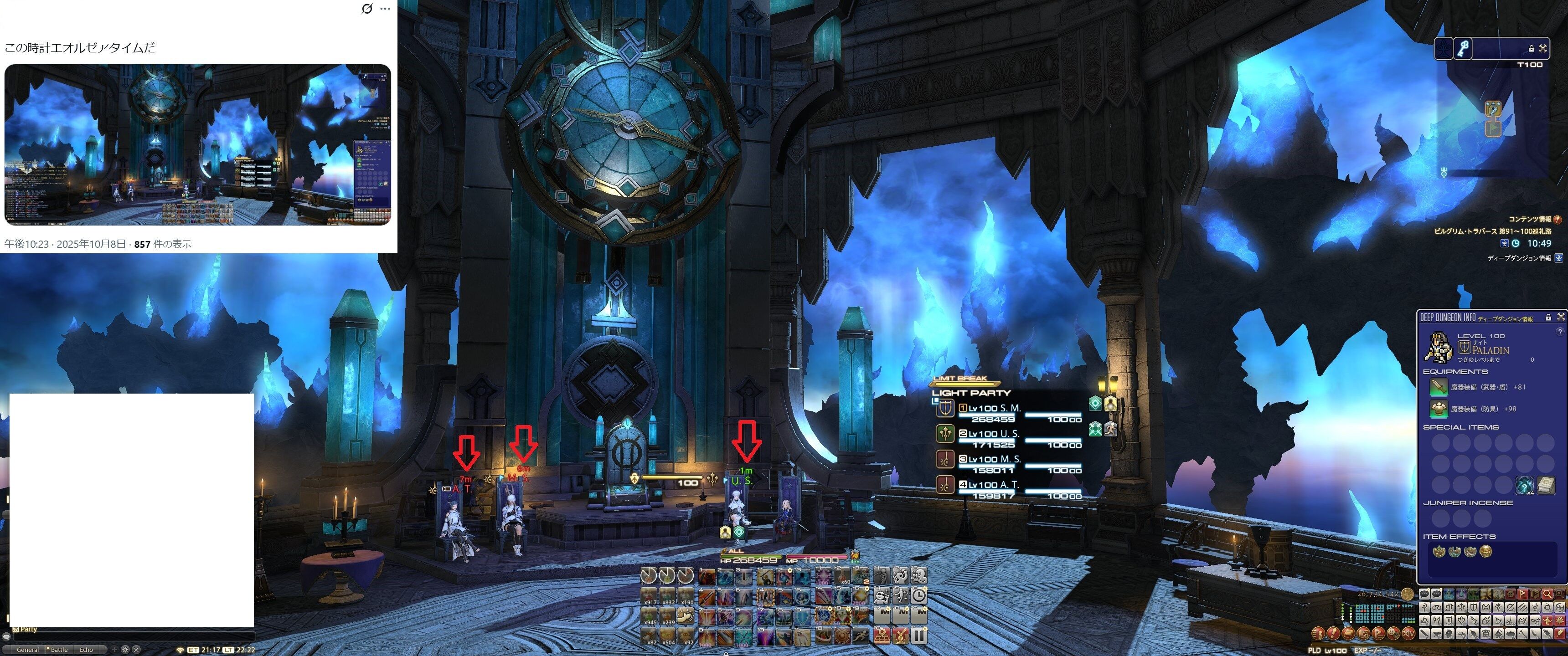Use the x60 potion hotbar slot
The height and width of the screenshot is (656, 1568).
(x=842, y=576)
